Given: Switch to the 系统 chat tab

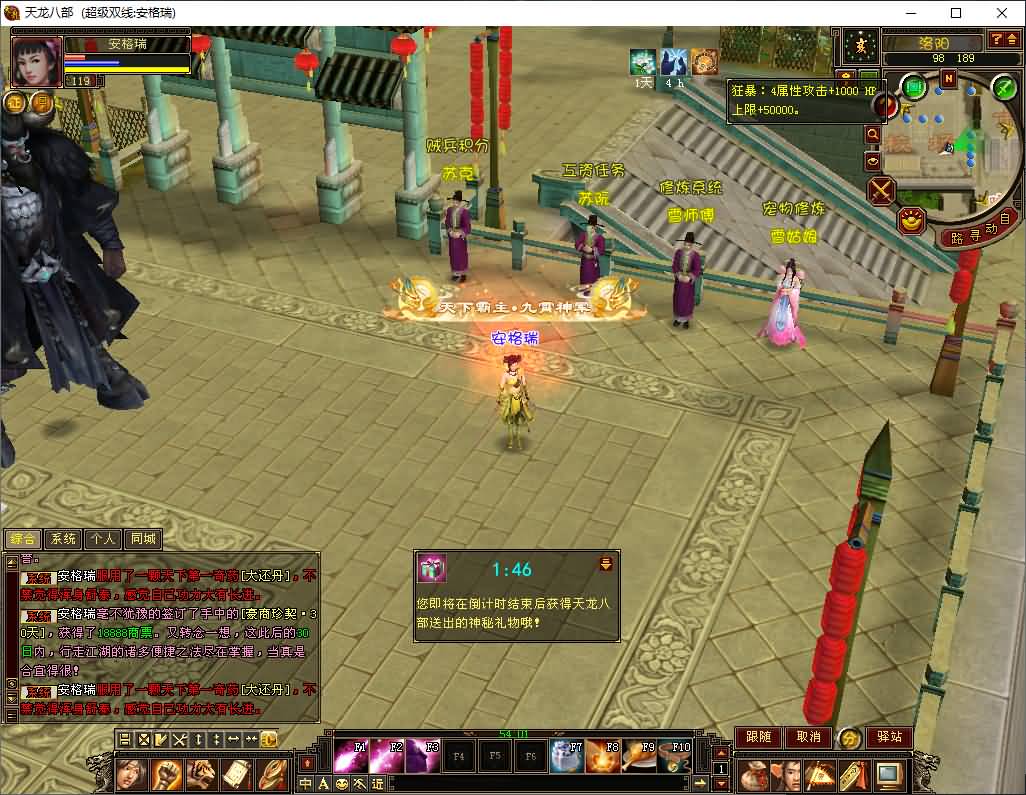Looking at the screenshot, I should pyautogui.click(x=63, y=539).
